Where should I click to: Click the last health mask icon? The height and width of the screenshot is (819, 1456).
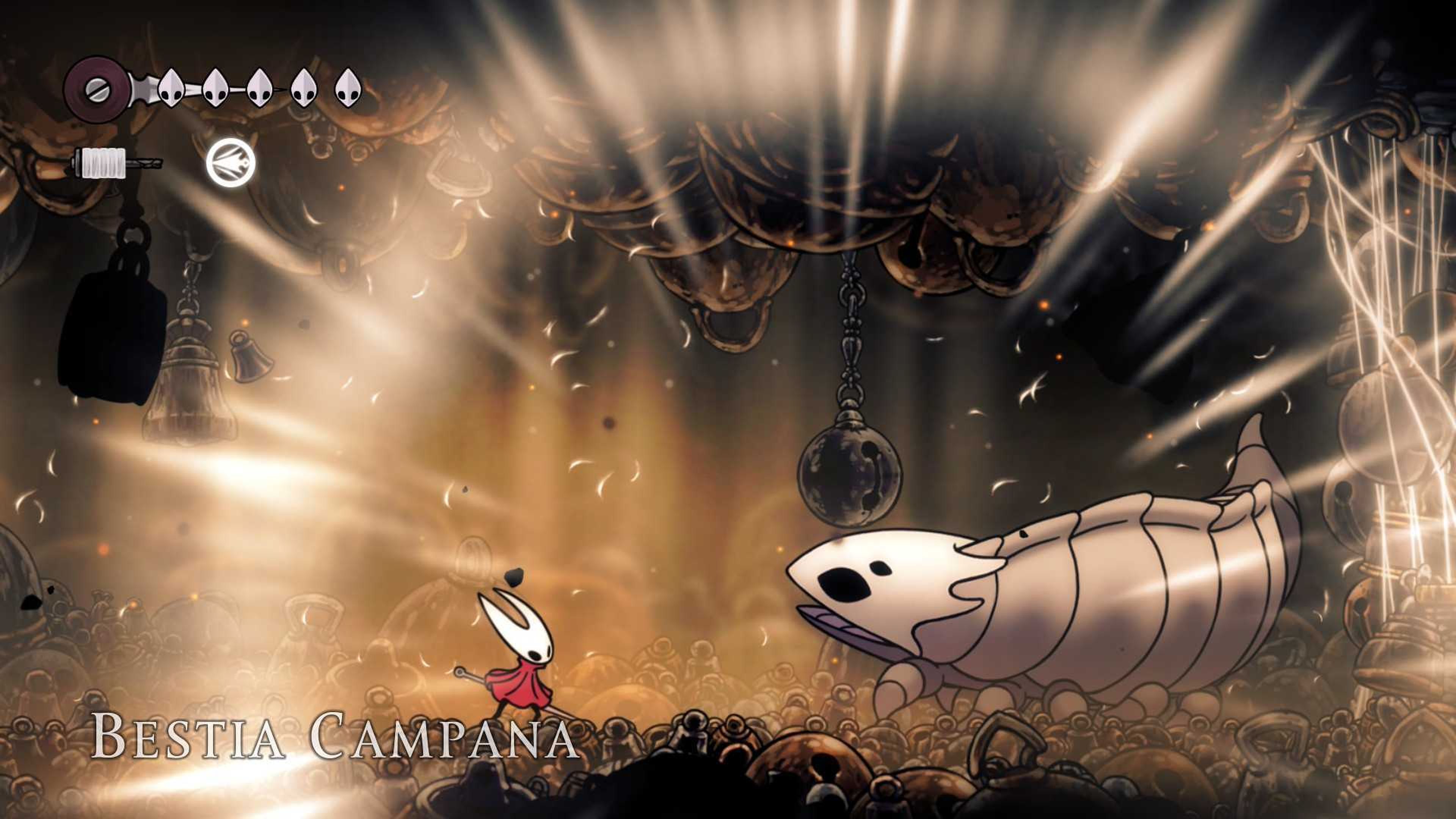pos(350,89)
